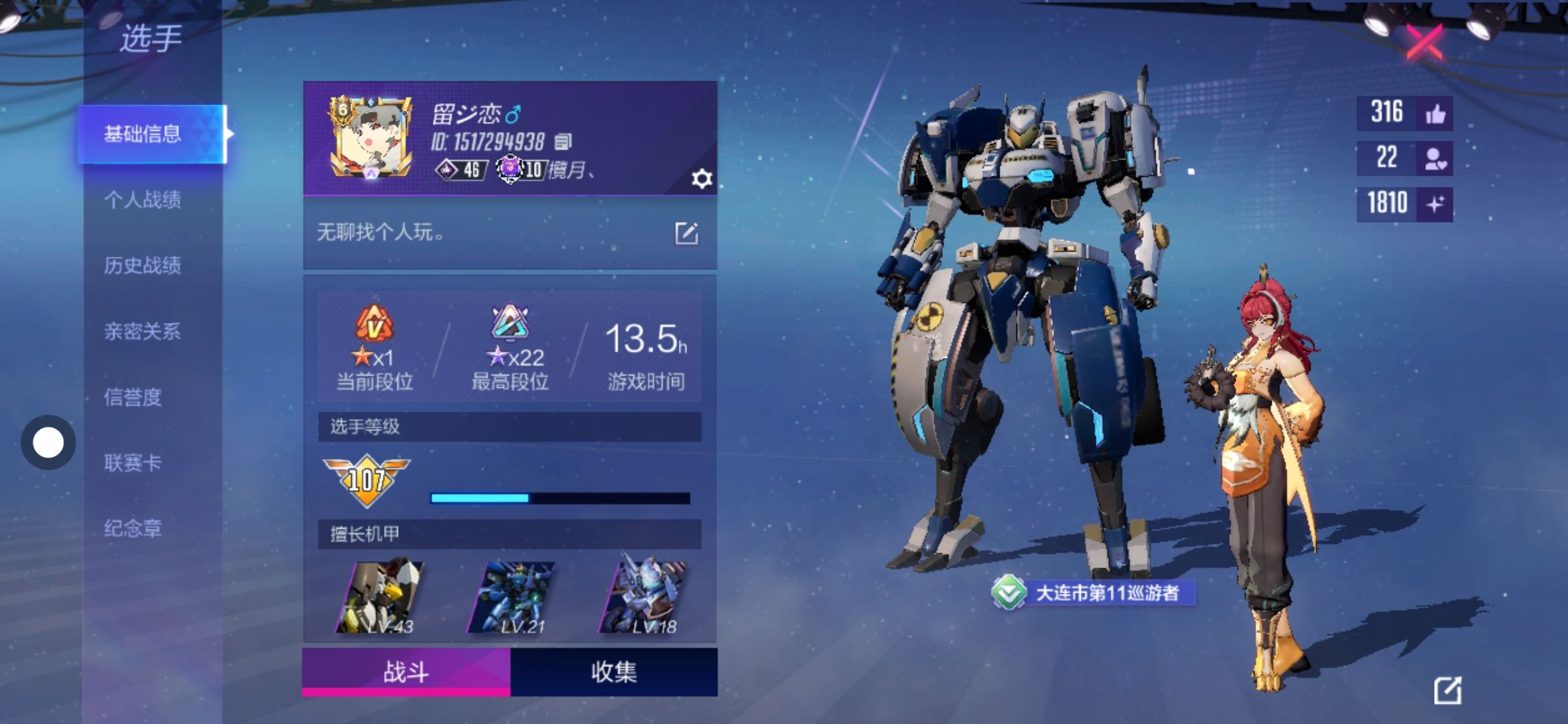
Task: Click the player avatar portrait
Action: click(x=371, y=138)
